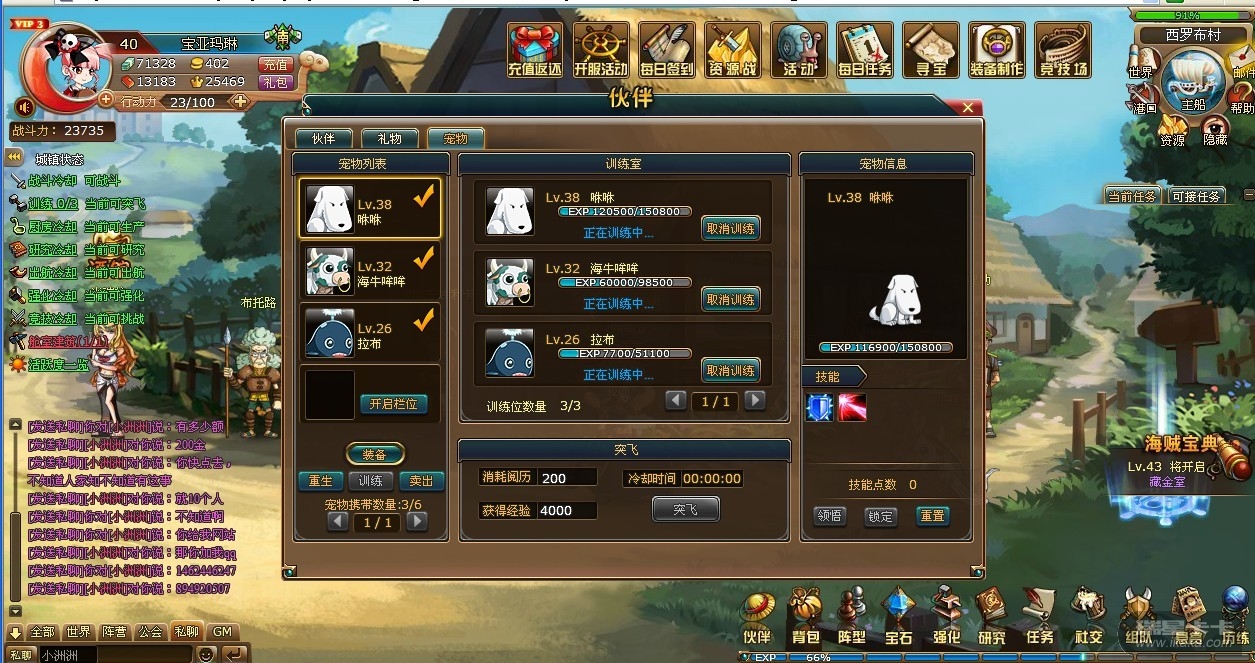Click the 重置 reset button

coord(932,516)
